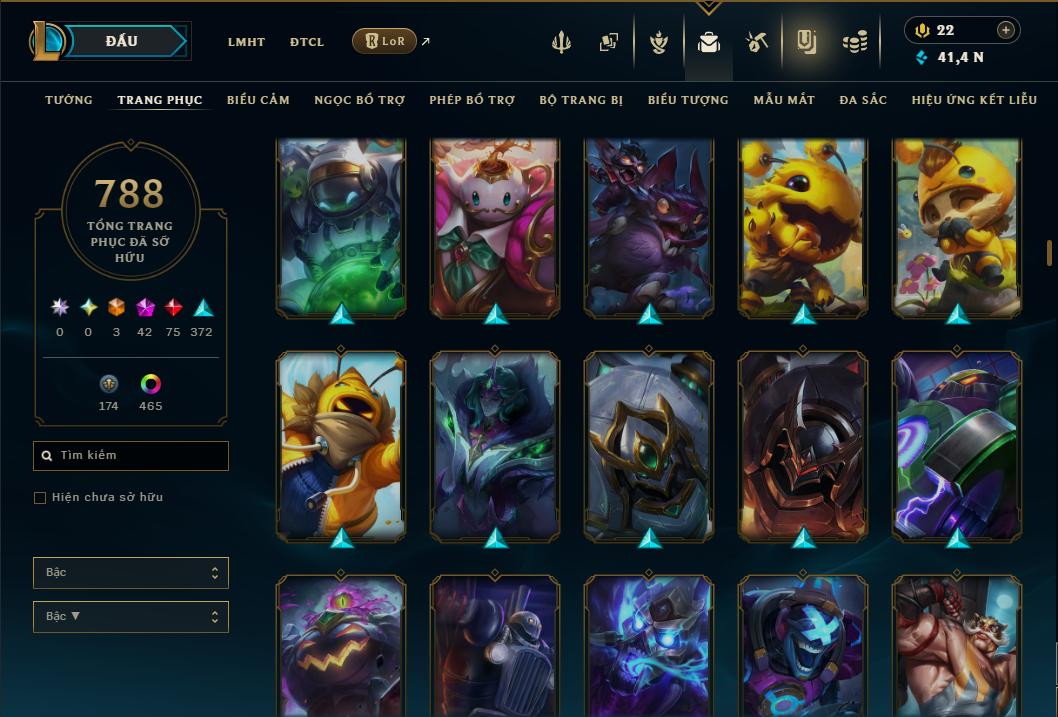Open the ĐA SẮC tab
Image resolution: width=1058 pixels, height=717 pixels.
(x=863, y=100)
